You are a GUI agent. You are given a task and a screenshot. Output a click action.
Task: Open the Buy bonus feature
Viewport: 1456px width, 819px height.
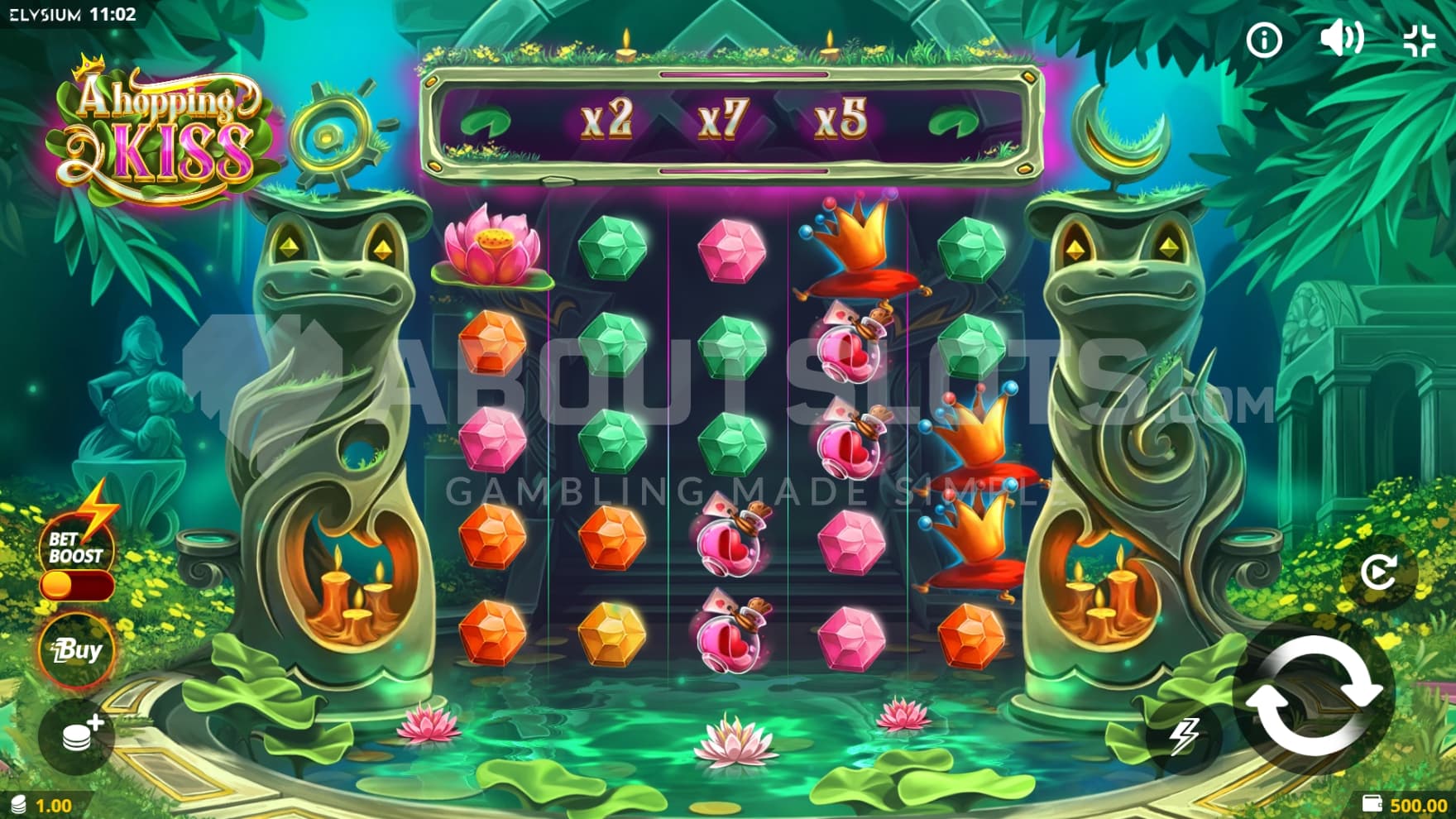click(76, 651)
